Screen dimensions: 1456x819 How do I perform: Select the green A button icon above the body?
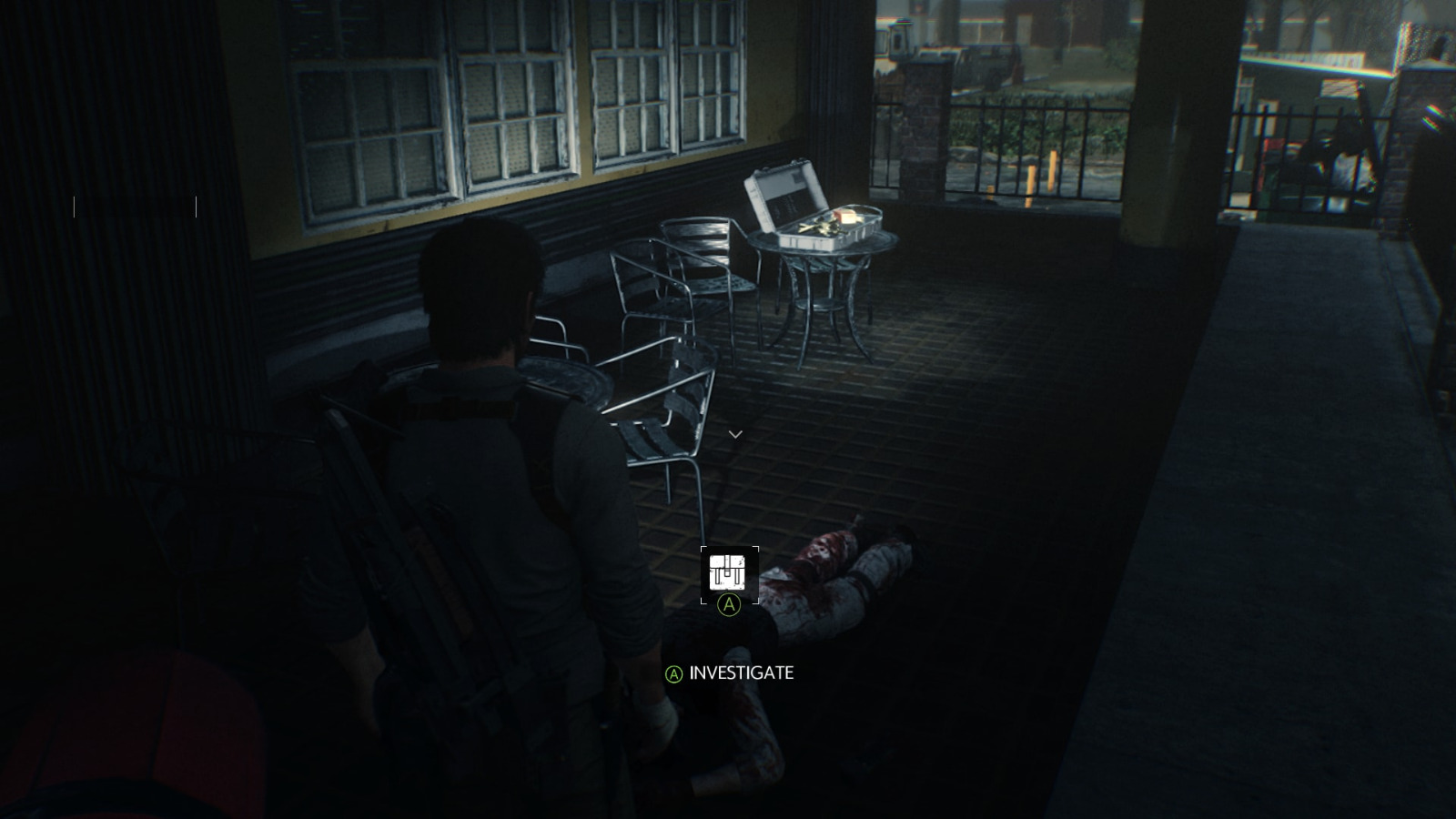pos(727,604)
